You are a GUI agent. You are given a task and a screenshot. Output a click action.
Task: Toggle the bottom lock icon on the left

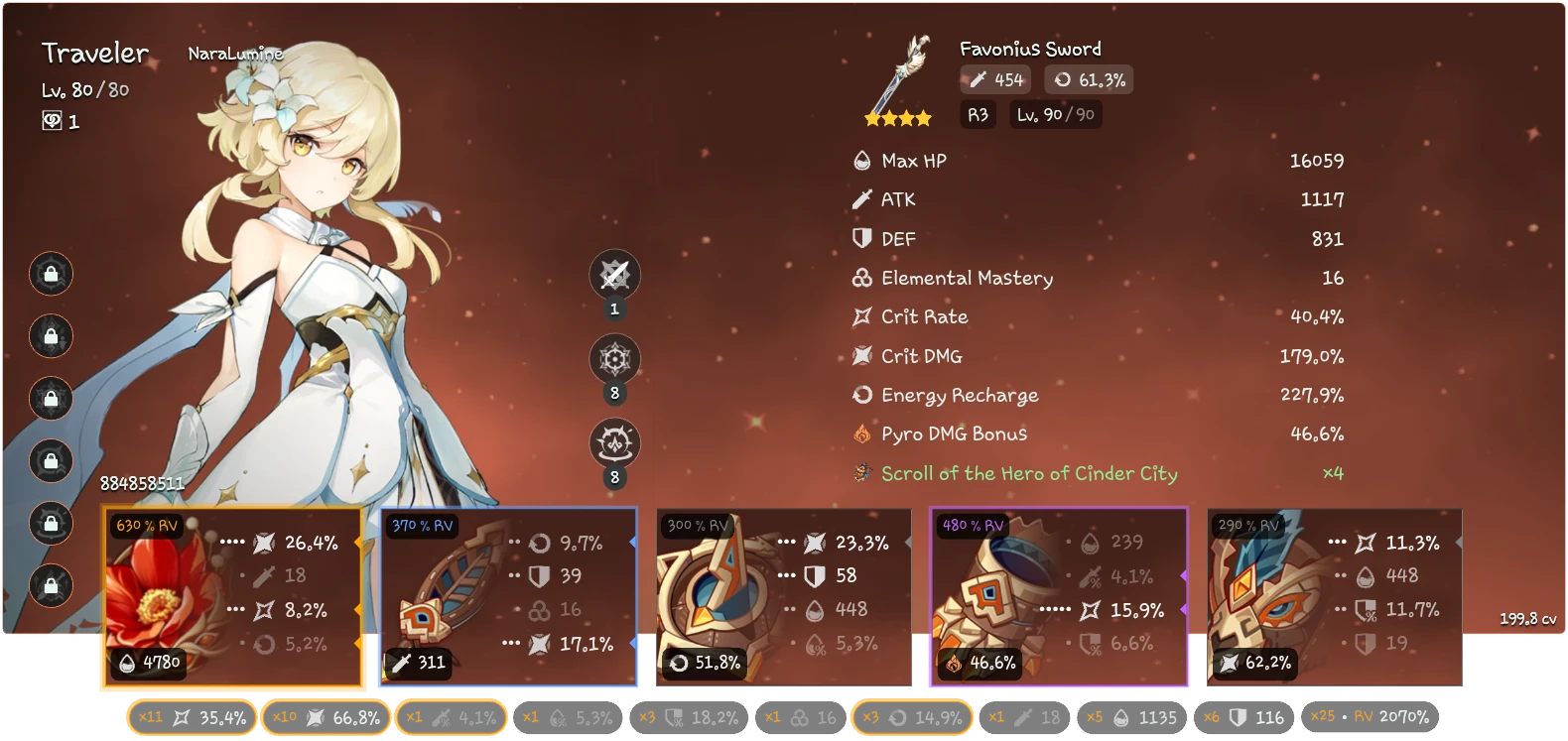pos(51,587)
